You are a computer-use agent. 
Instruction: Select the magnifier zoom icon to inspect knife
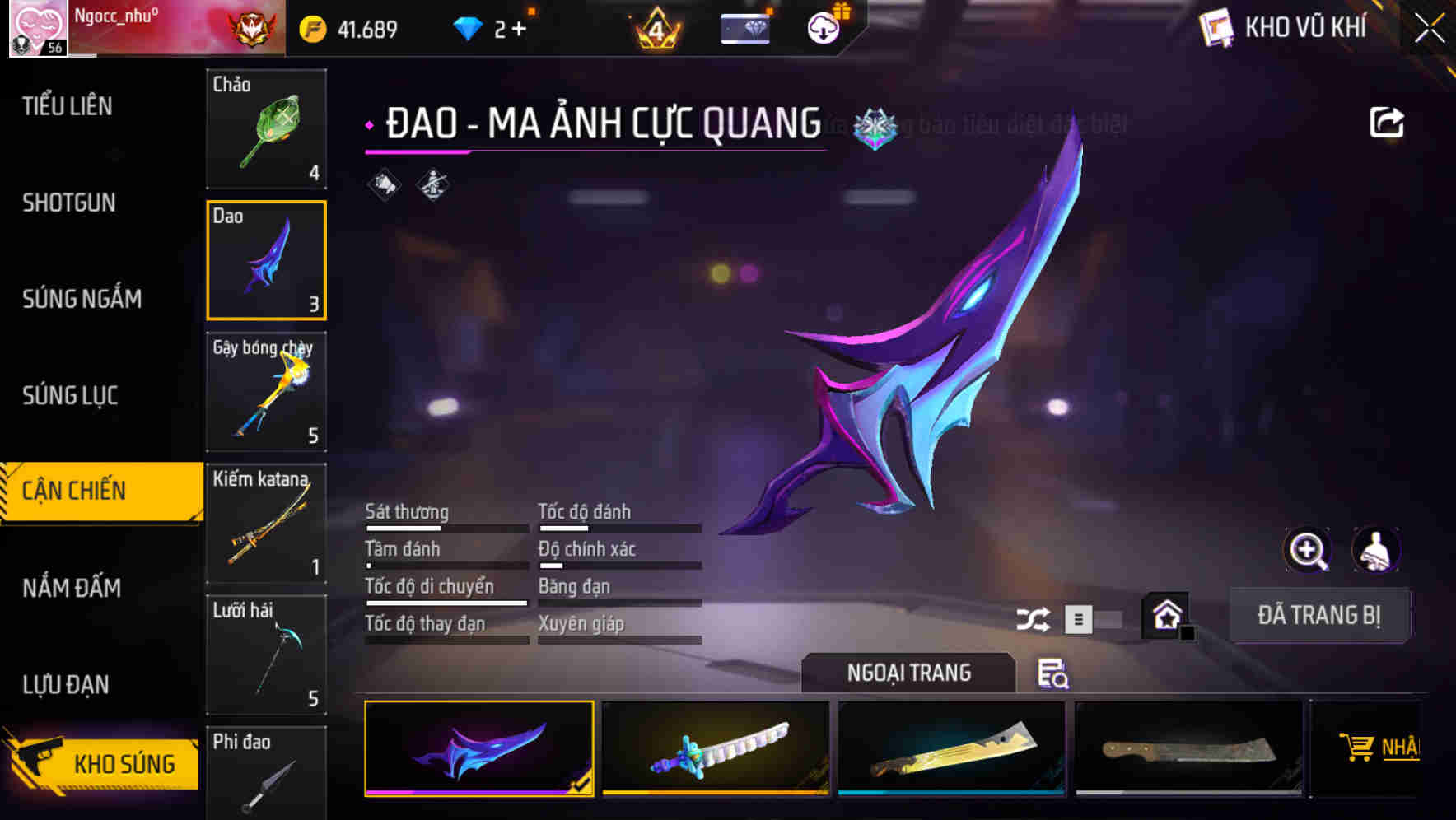[x=1309, y=550]
